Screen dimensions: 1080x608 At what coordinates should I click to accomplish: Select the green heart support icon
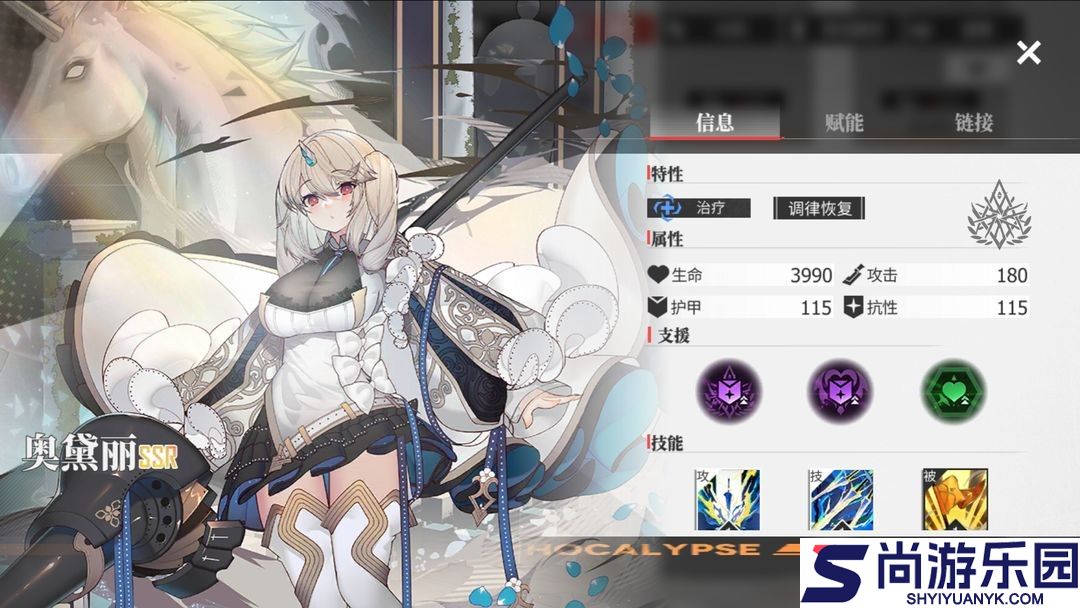pos(952,389)
